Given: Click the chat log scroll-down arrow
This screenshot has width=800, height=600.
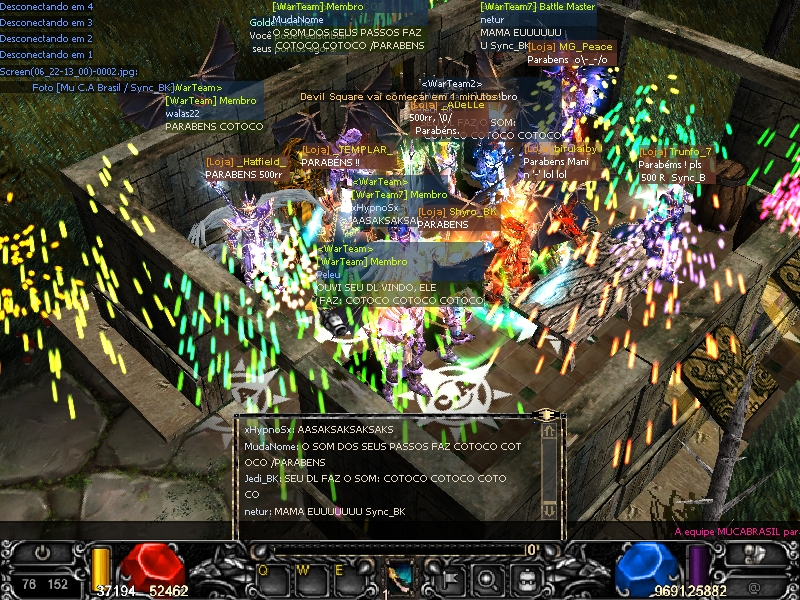Looking at the screenshot, I should [548, 511].
